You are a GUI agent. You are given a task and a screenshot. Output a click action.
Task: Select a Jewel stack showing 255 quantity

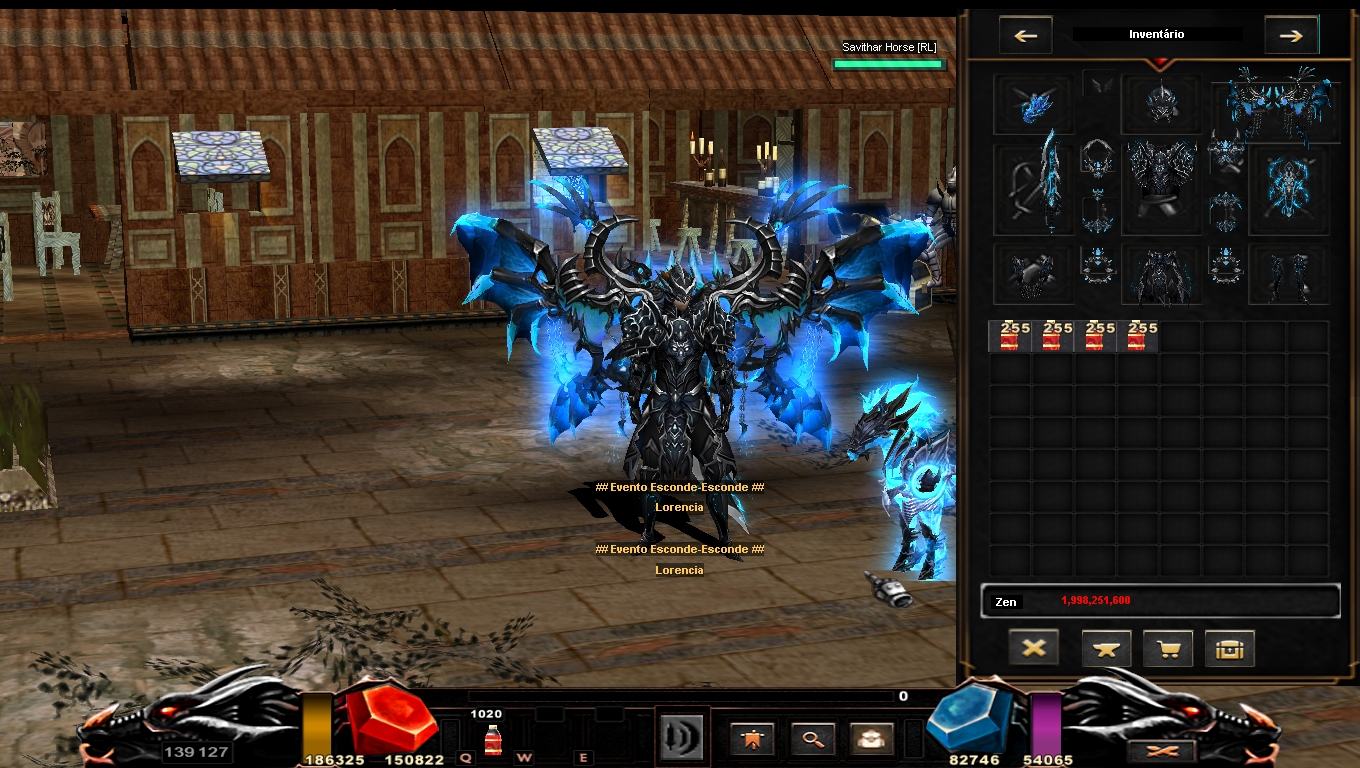1009,337
